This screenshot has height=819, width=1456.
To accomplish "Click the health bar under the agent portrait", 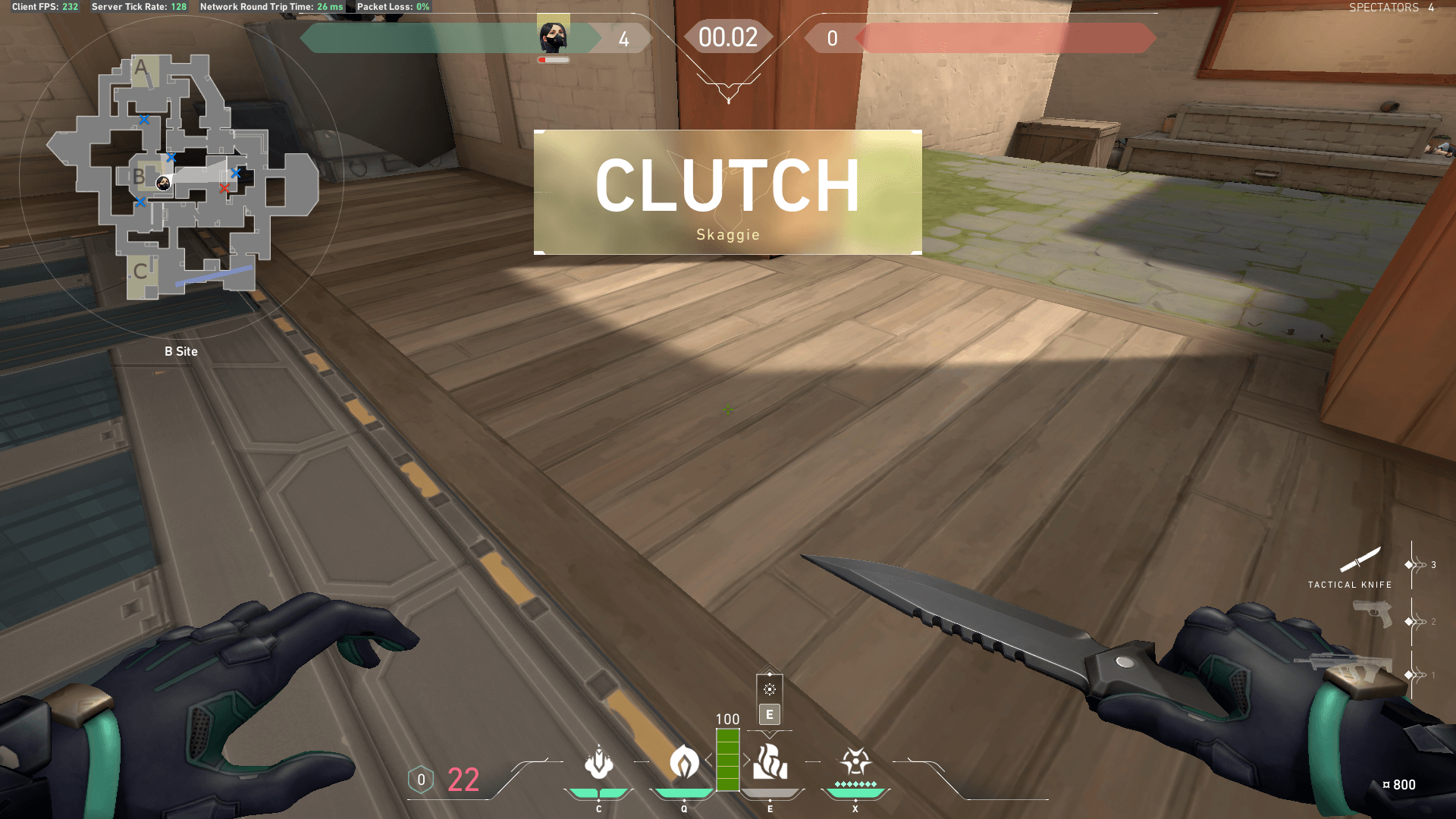I will coord(553,58).
